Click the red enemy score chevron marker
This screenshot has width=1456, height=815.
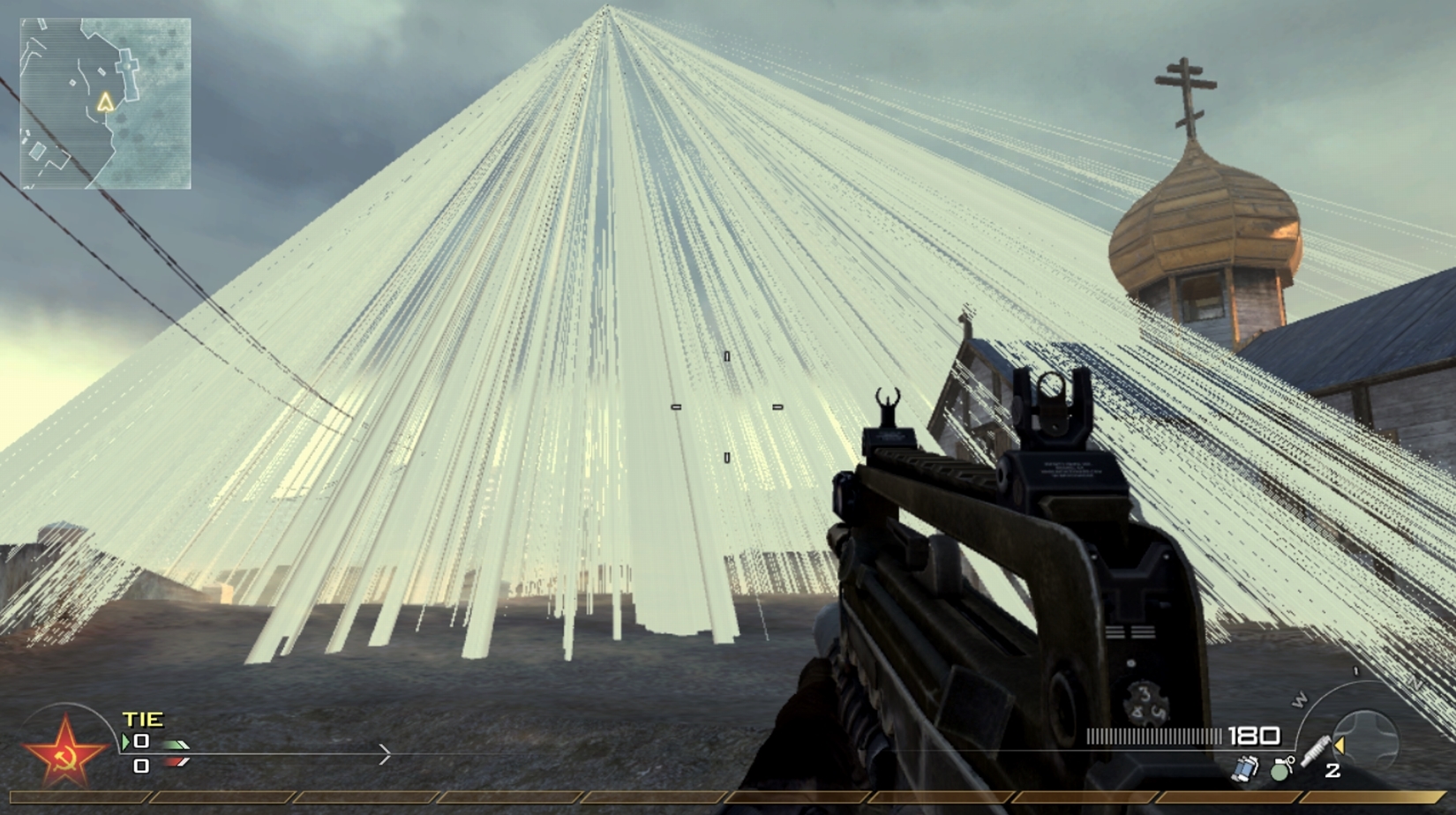coord(175,762)
